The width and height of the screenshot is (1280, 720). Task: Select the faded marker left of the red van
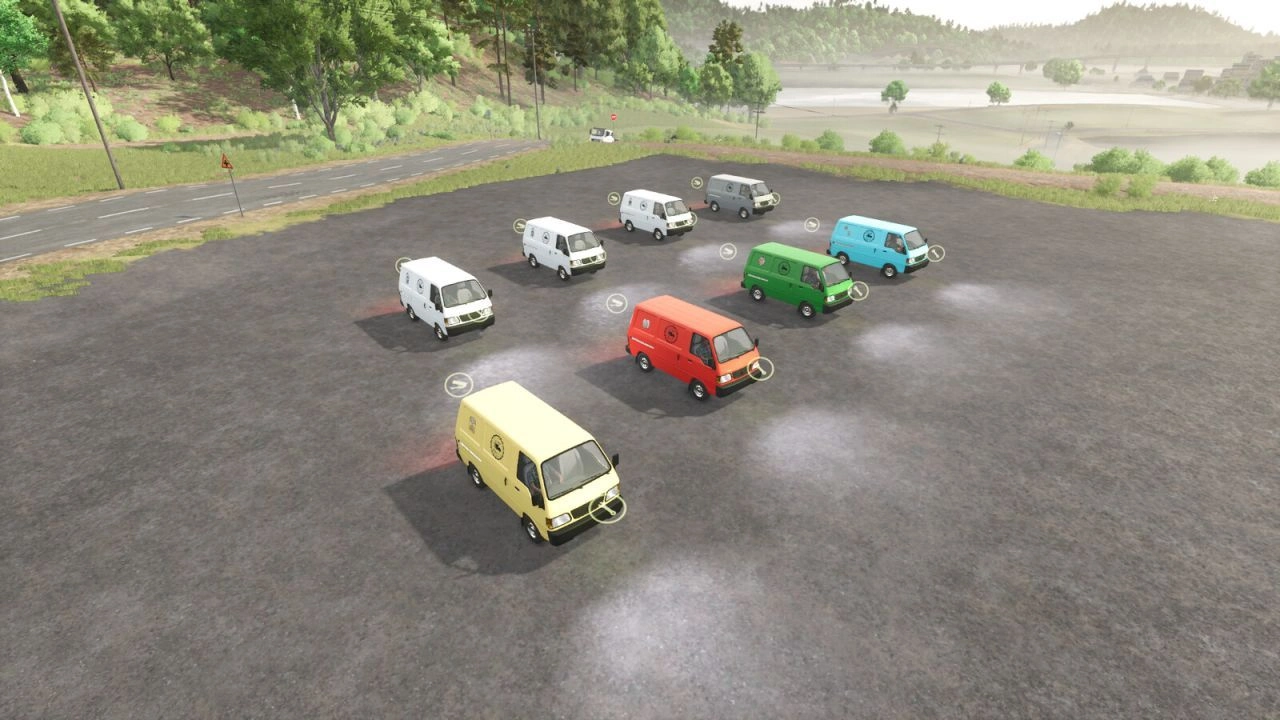tap(616, 303)
